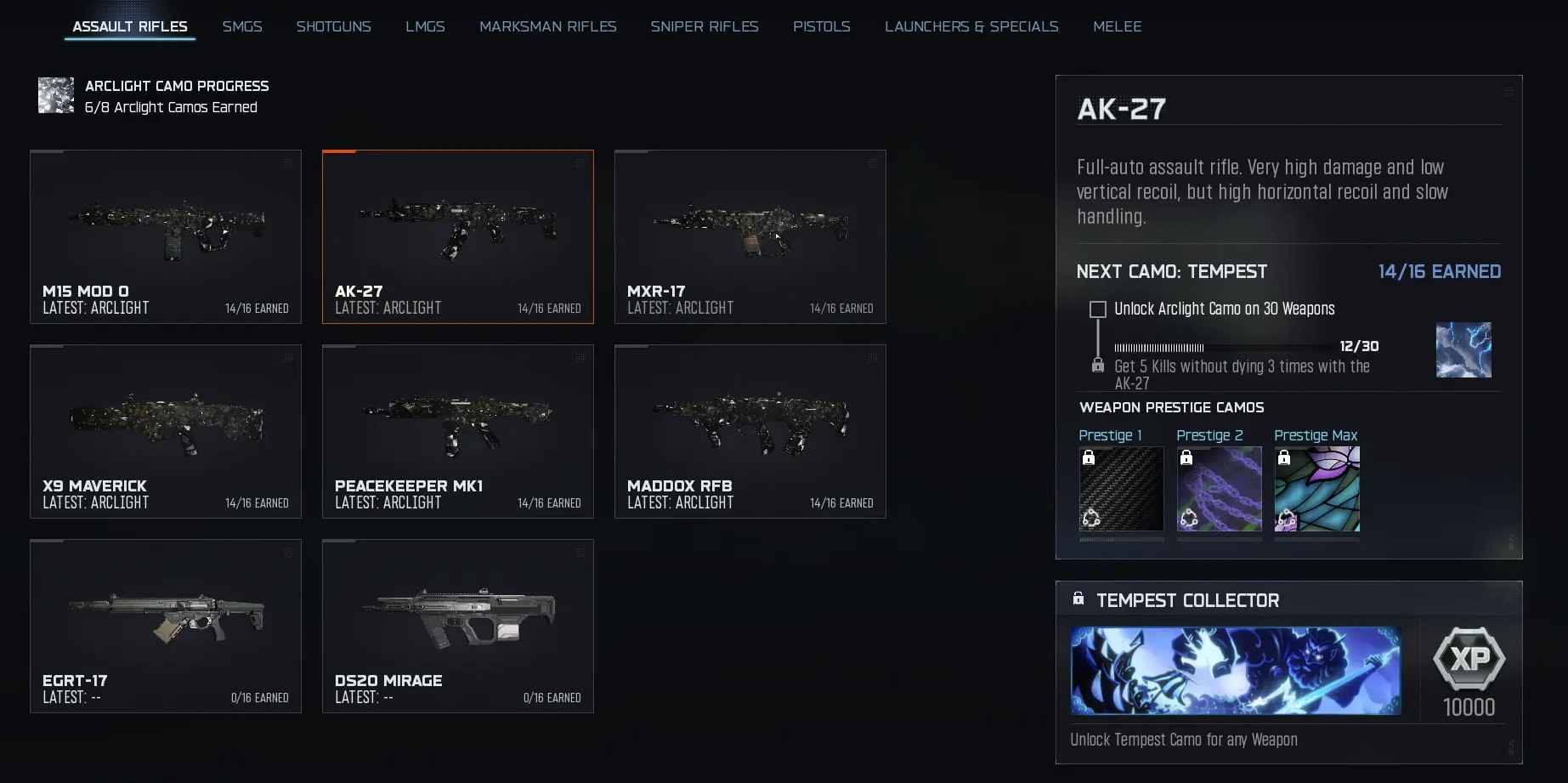
Task: Open the Tempest Collector challenge banner
Action: [1235, 671]
